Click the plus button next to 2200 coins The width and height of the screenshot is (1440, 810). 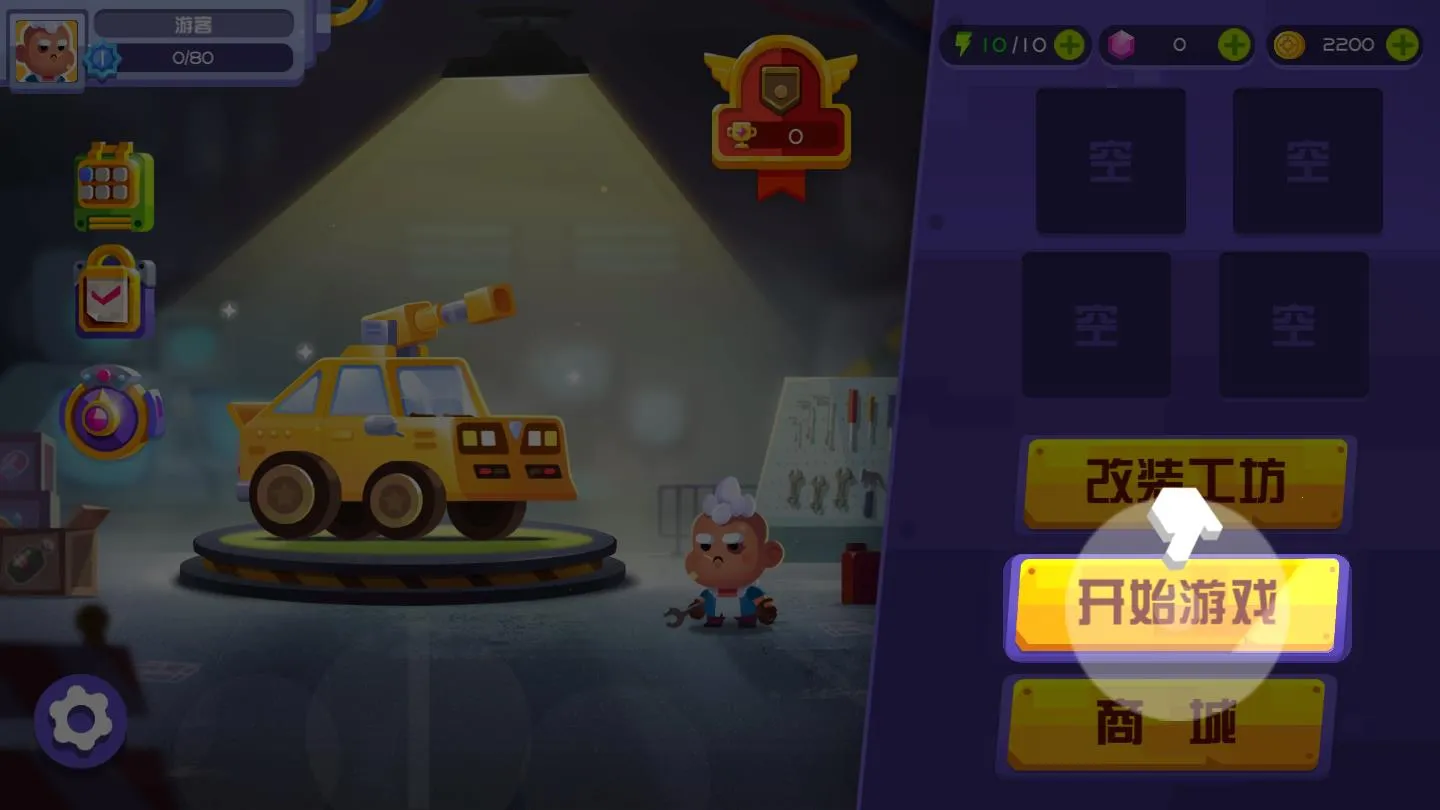tap(1402, 44)
